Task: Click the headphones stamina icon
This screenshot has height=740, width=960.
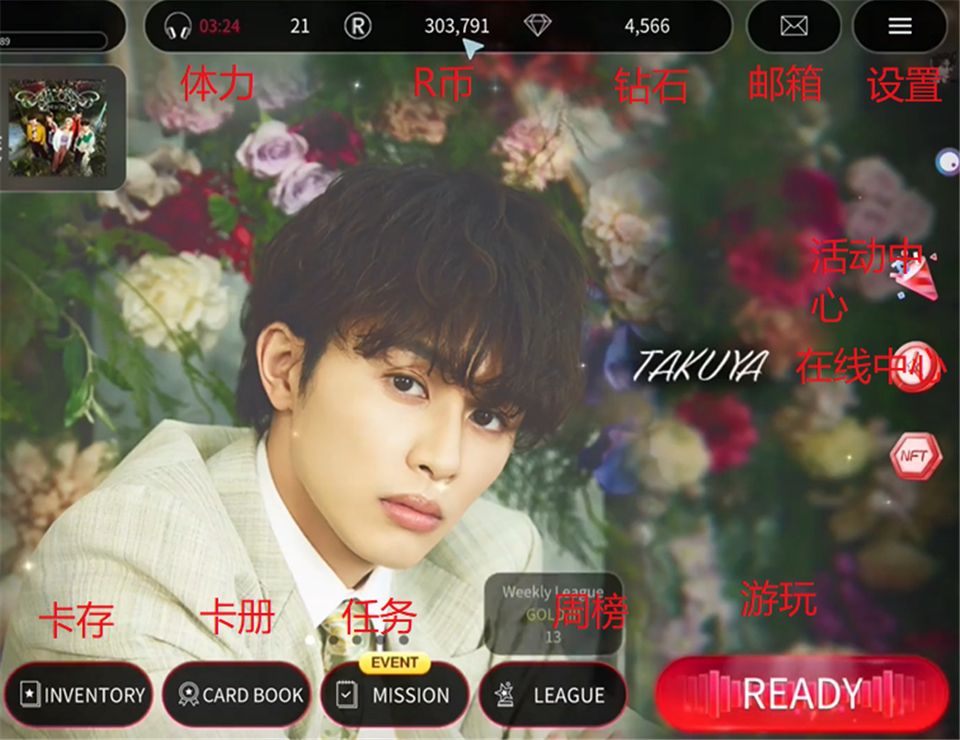Action: (x=178, y=26)
